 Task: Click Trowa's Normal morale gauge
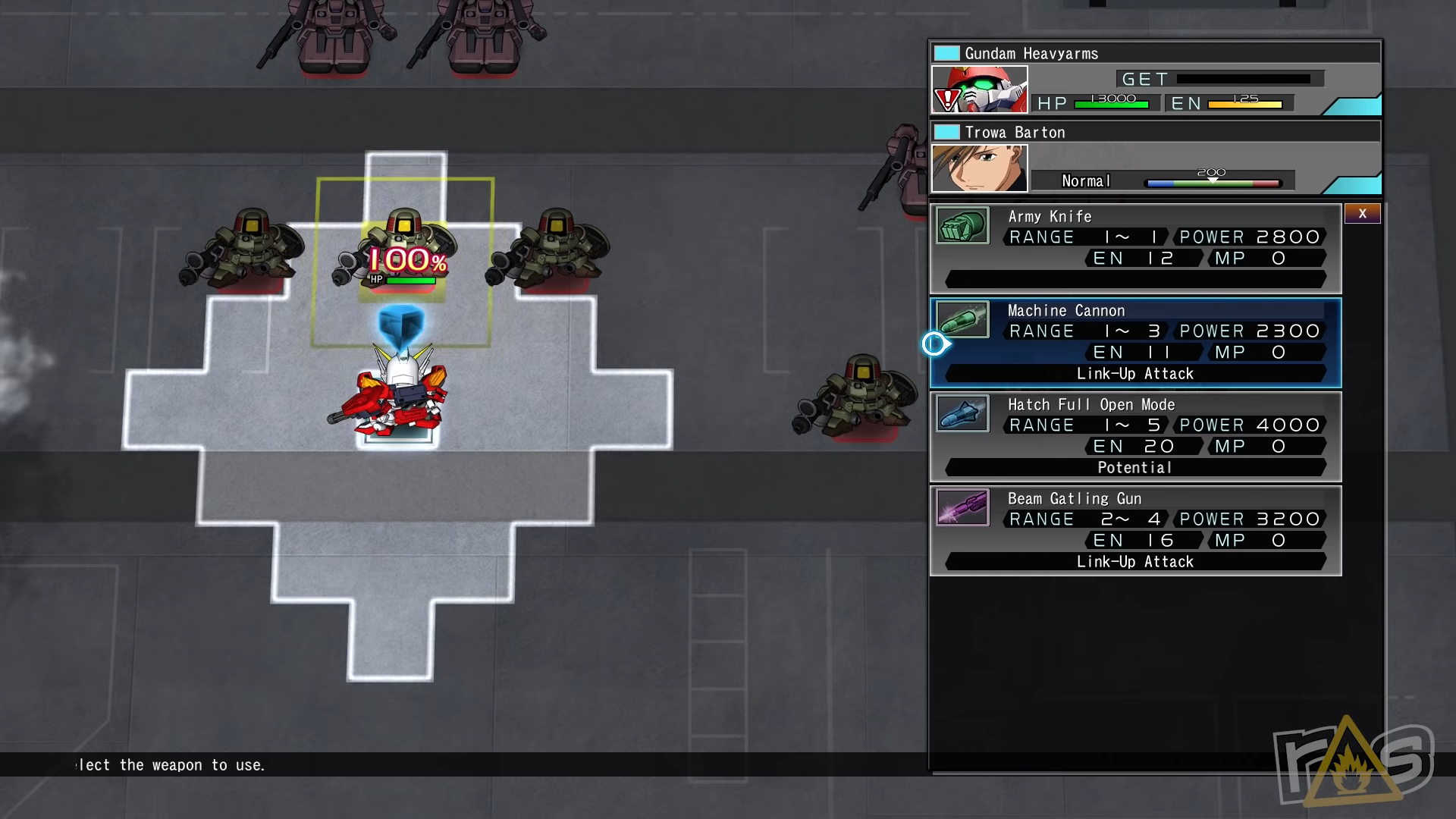pos(1213,181)
